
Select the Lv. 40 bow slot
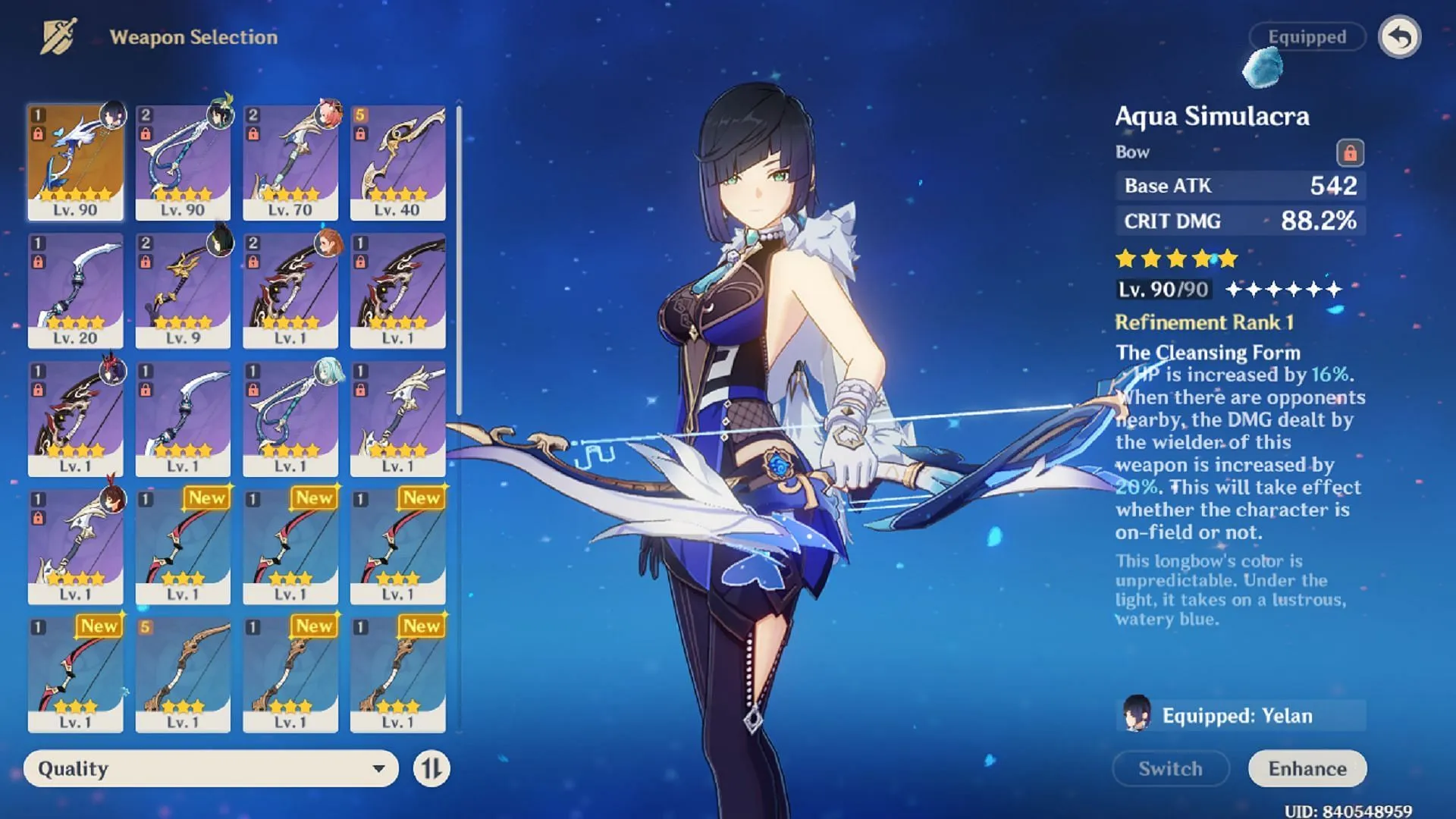tap(397, 162)
